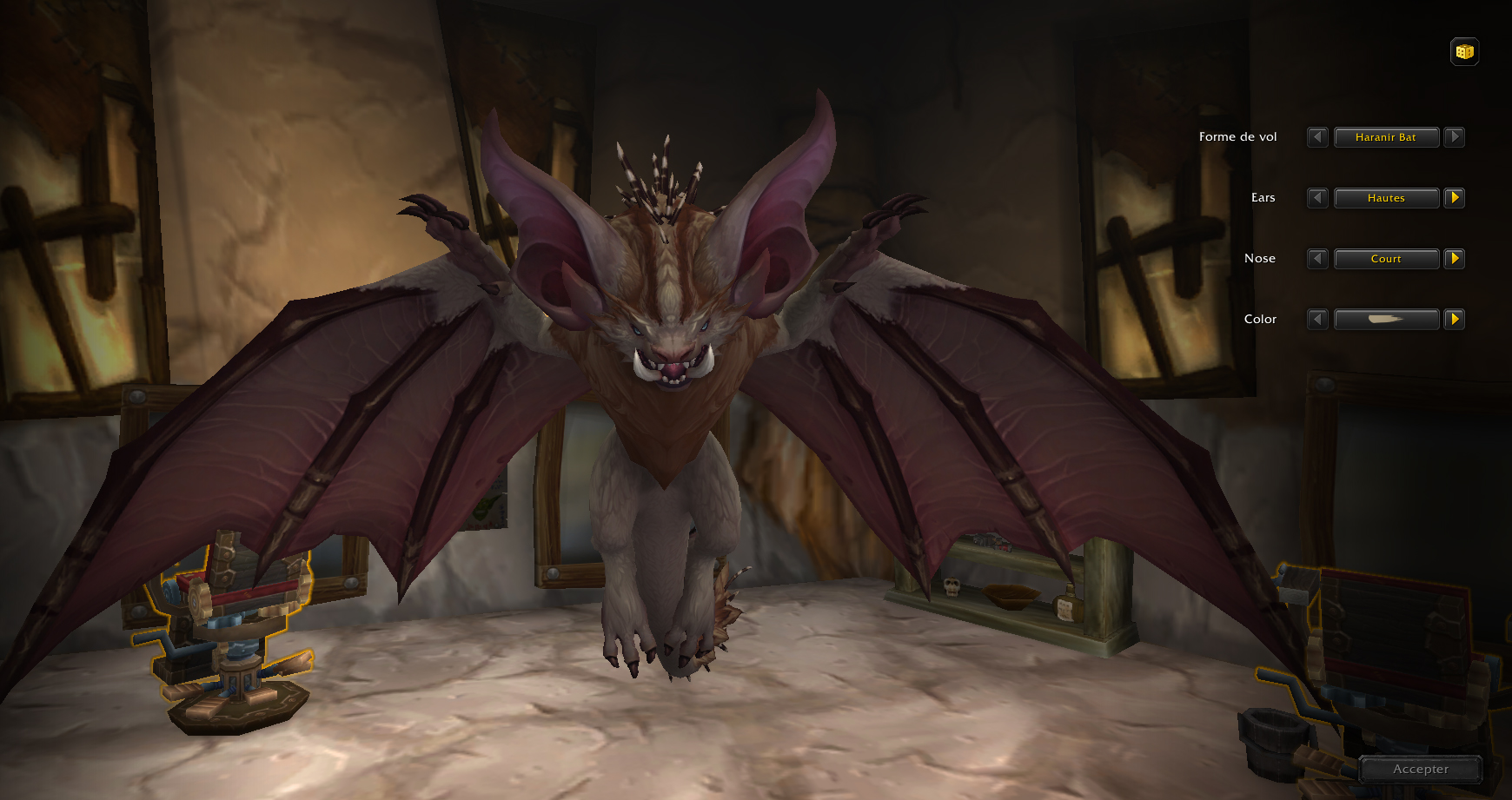Open the Hautes ears dropdown
The width and height of the screenshot is (1512, 800).
(1386, 198)
